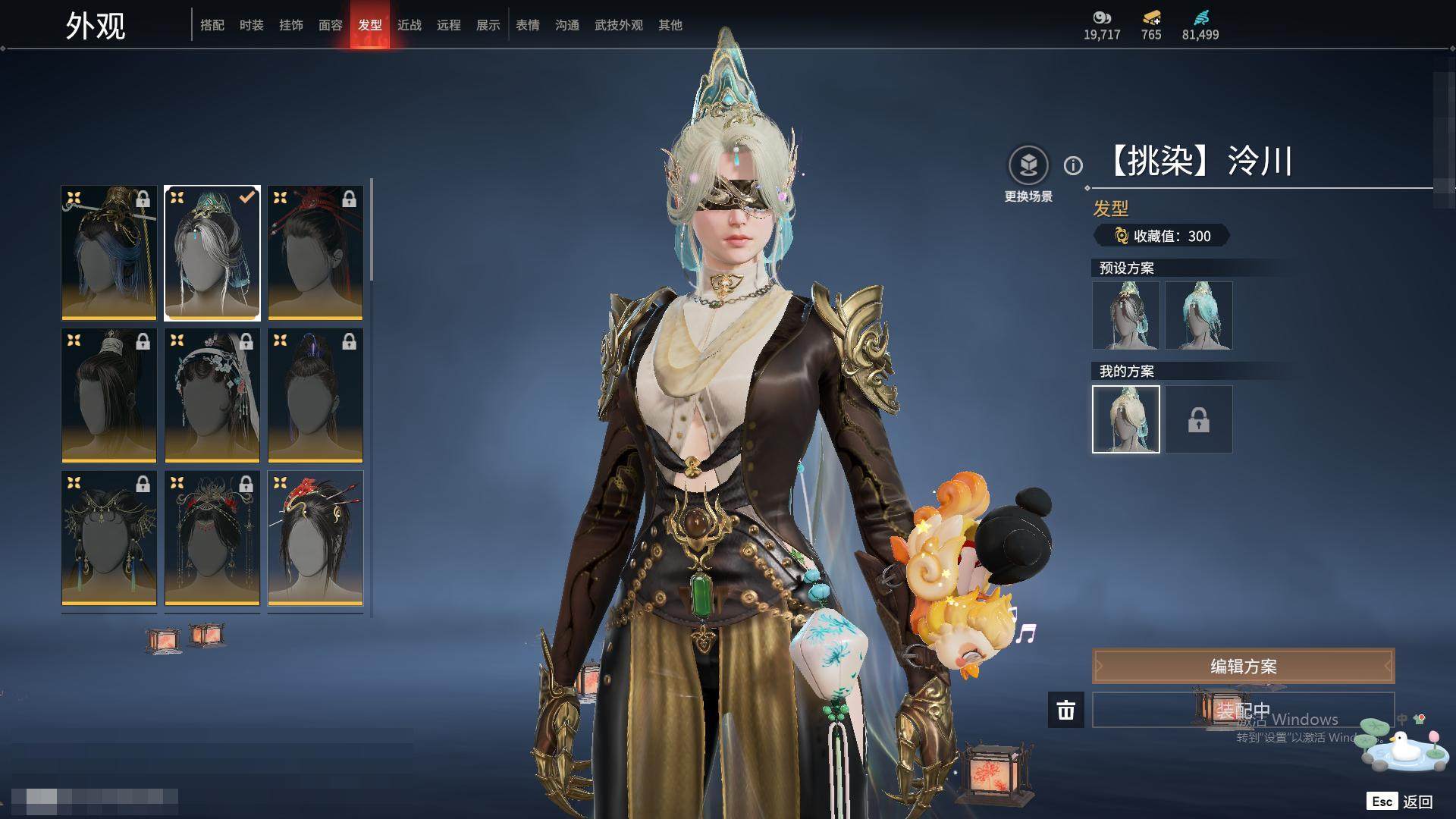Choose the locked blue-streaked hairstyle with gold hairpin
This screenshot has height=819, width=1456.
point(109,253)
